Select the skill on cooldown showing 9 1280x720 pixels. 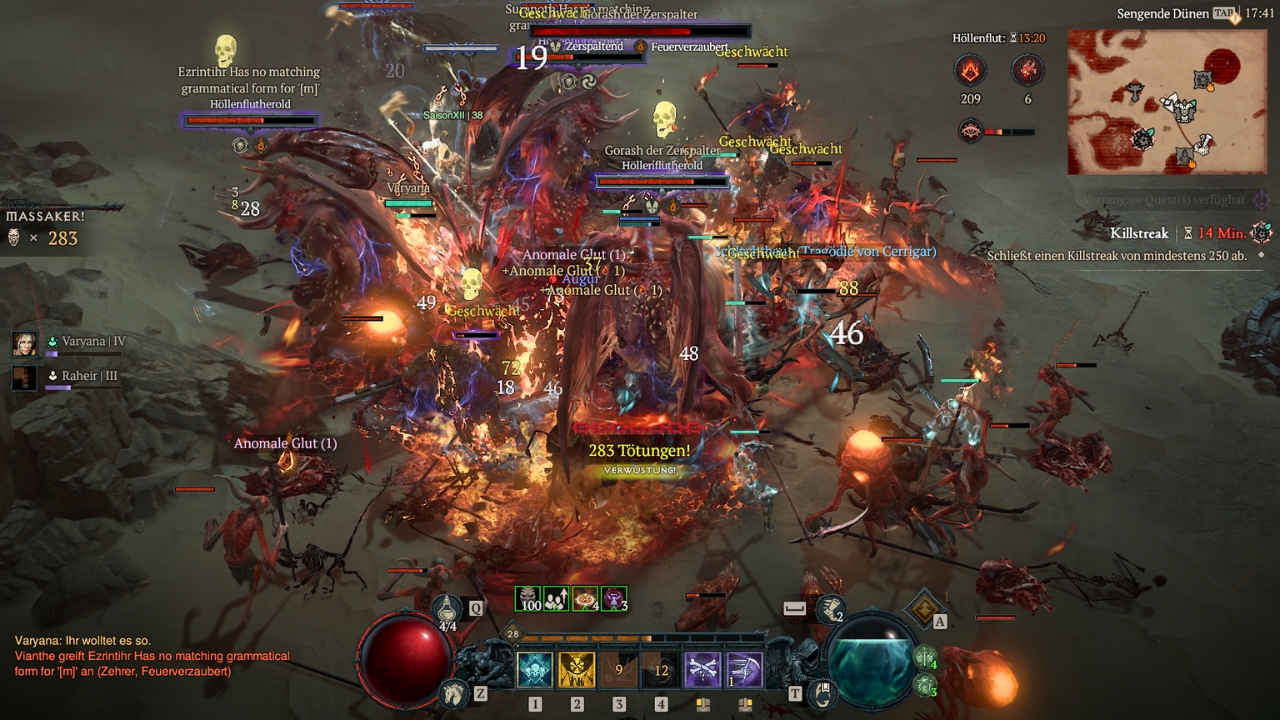(x=619, y=669)
